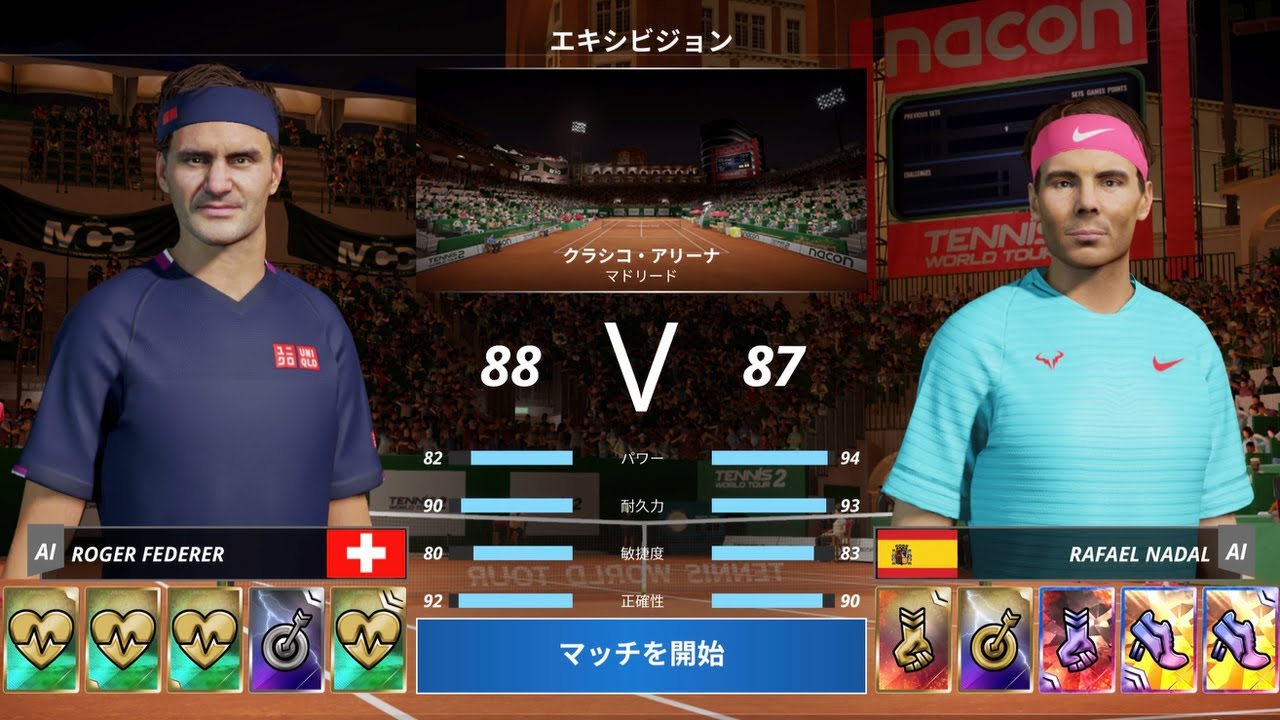This screenshot has height=720, width=1280.
Task: Select the クラシコ・アリーナ court thumbnail
Action: pos(641,180)
